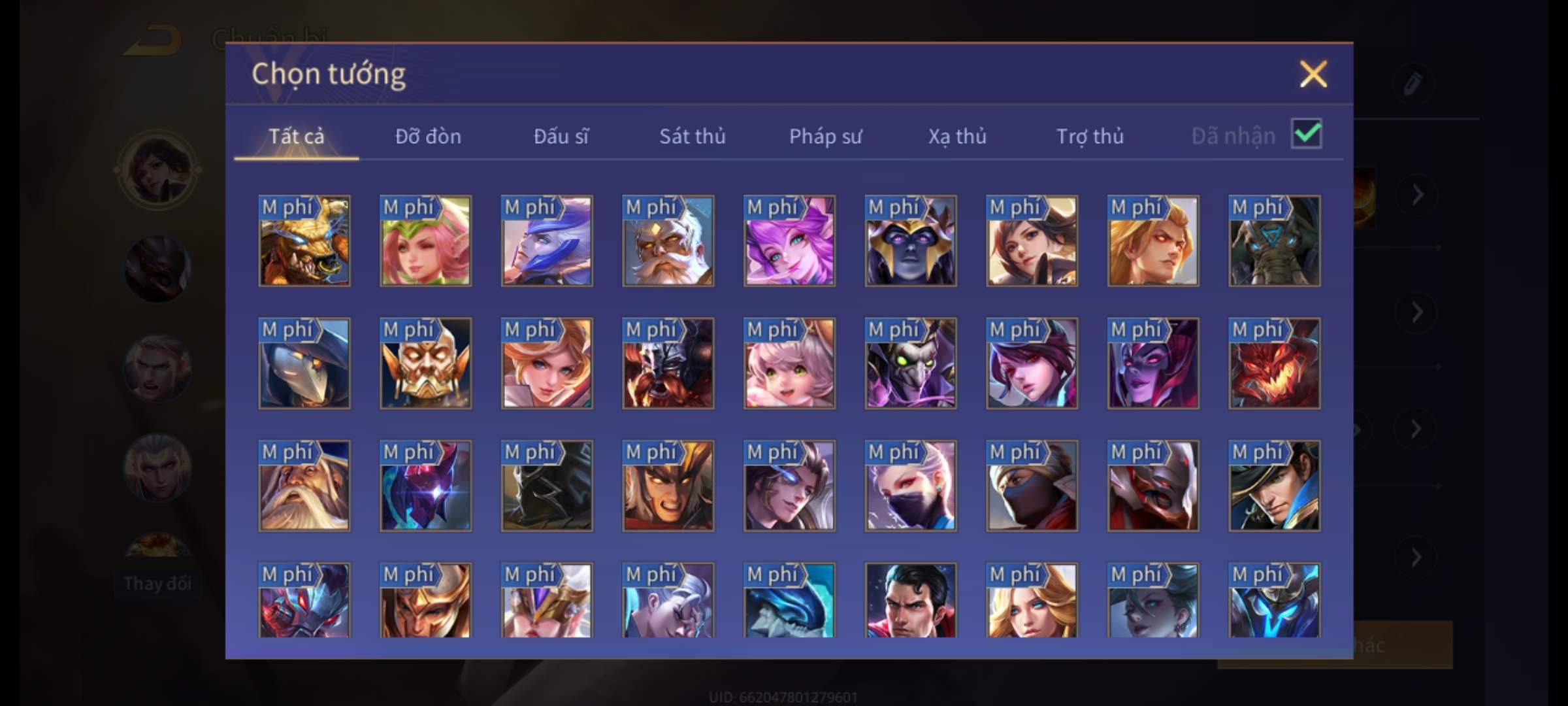Select the Superman hero portrait

point(910,600)
